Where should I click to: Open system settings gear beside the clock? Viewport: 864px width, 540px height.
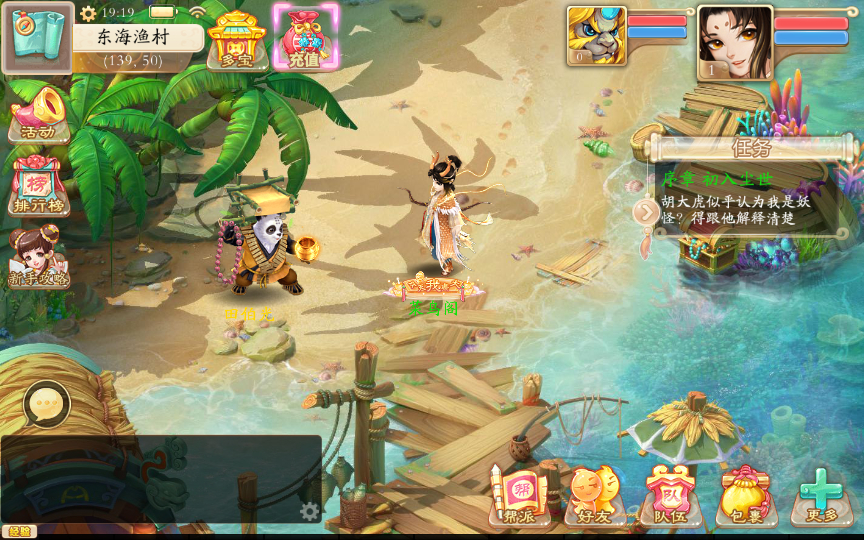click(x=88, y=13)
